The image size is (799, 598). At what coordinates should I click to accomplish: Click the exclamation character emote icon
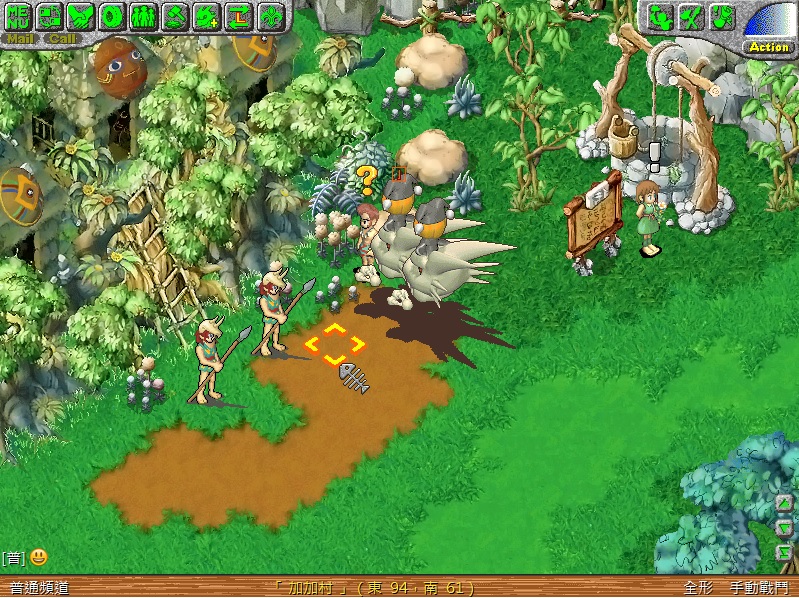coord(721,16)
